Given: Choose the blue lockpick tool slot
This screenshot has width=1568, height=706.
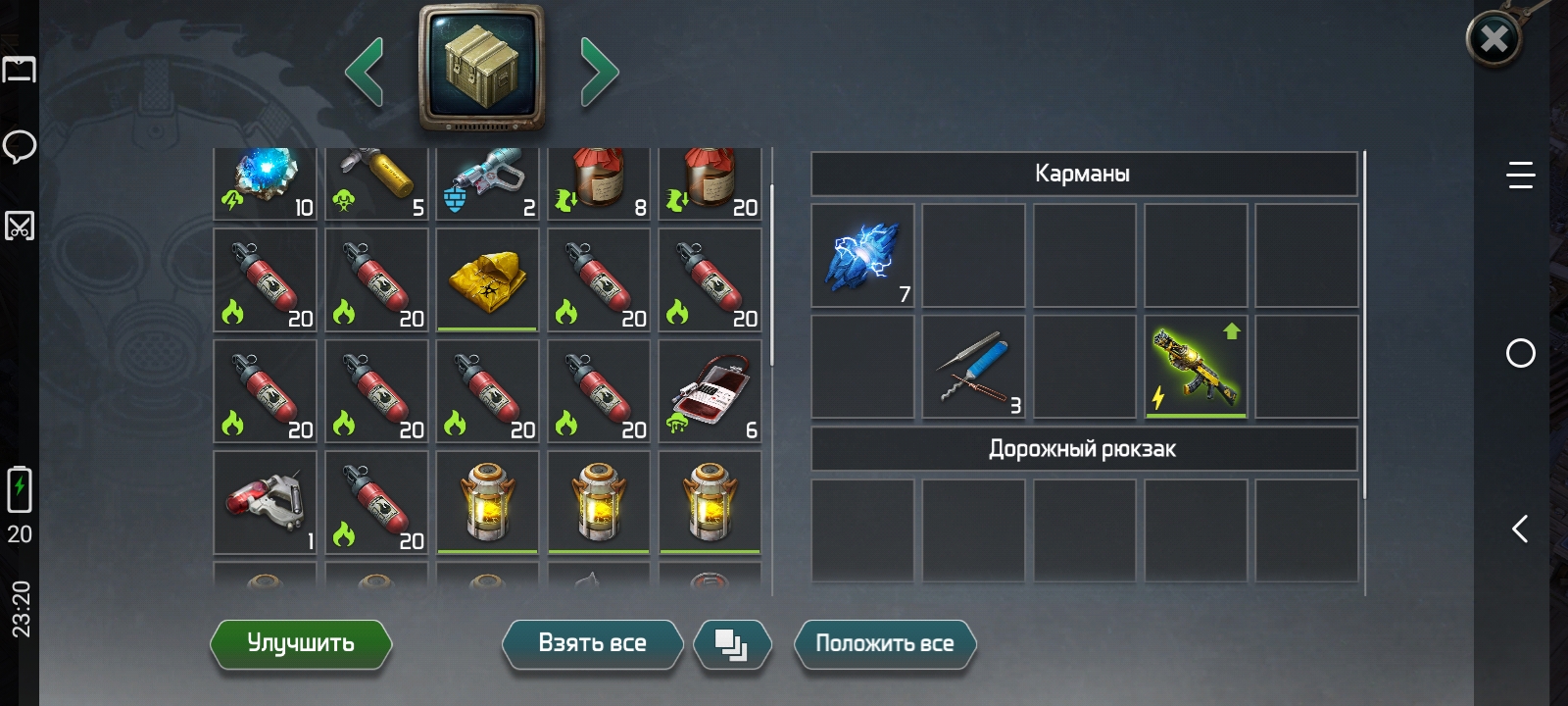Looking at the screenshot, I should pos(974,367).
